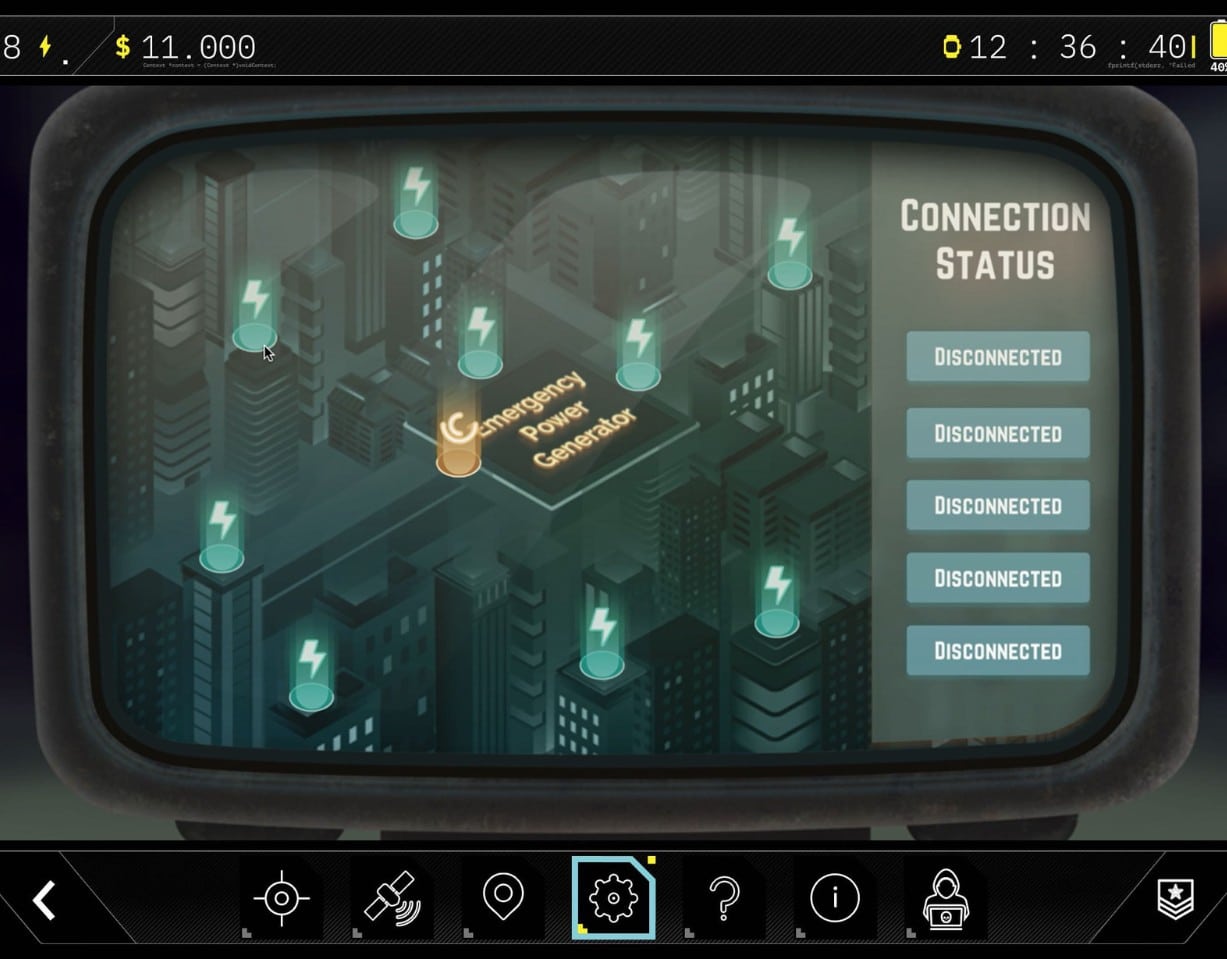Image resolution: width=1227 pixels, height=959 pixels.
Task: Open the question mark help tool
Action: tap(724, 898)
